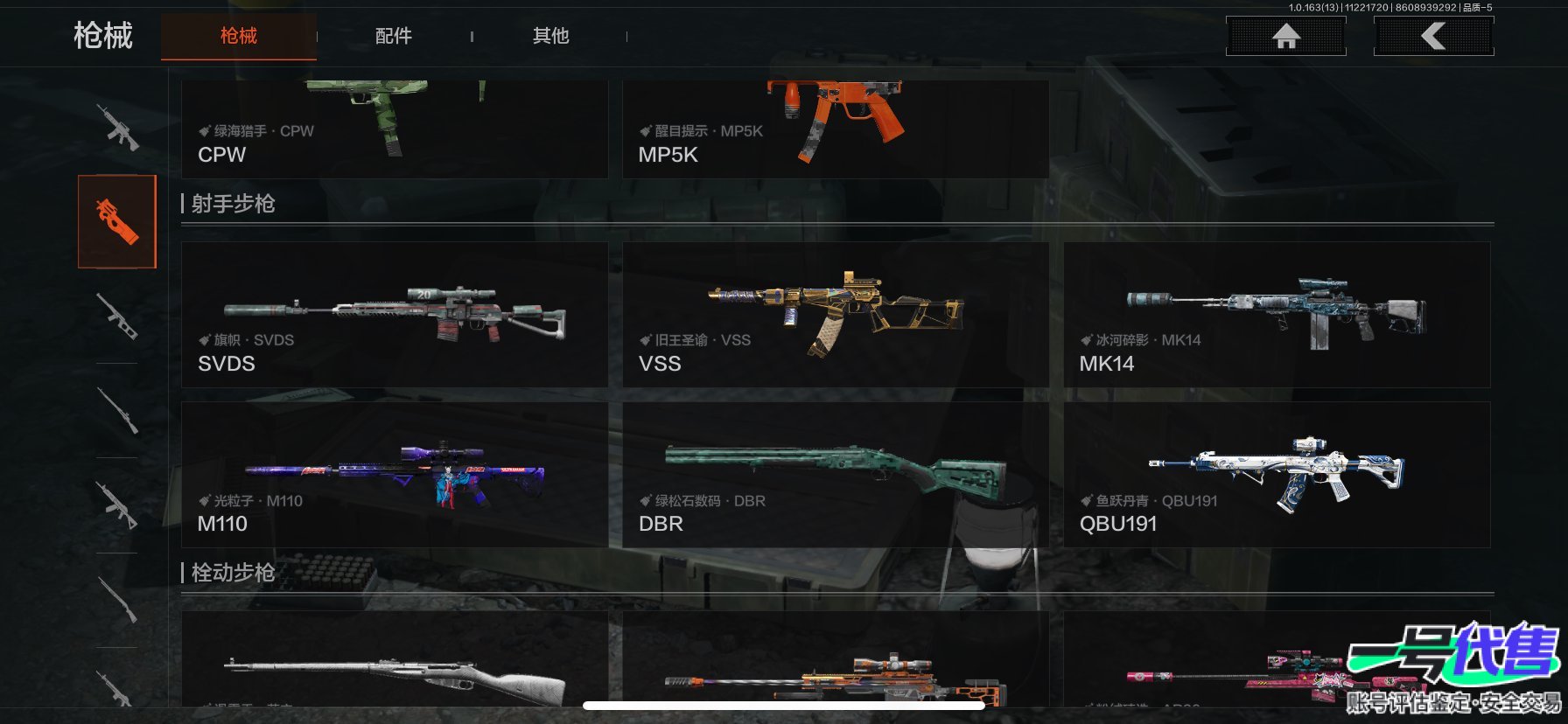Select the green DBR rifle card

835,475
